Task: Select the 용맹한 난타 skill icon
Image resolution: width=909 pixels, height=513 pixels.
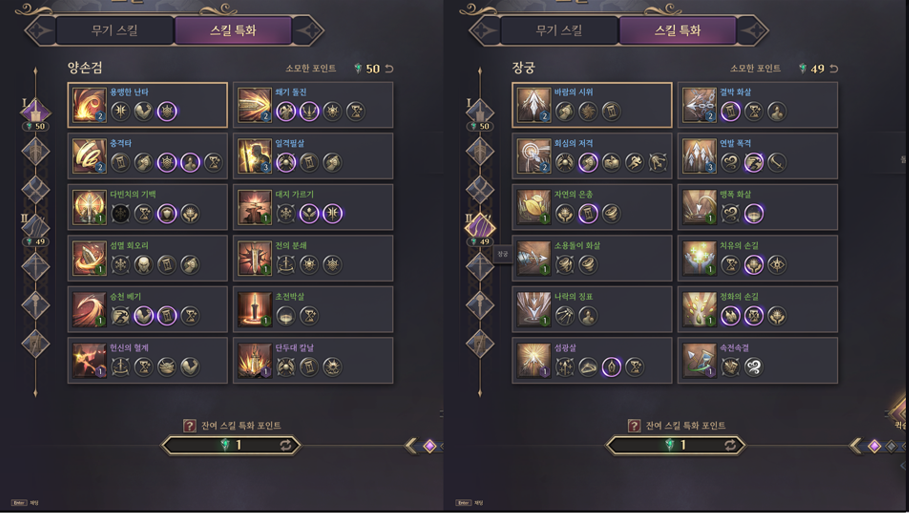Action: pyautogui.click(x=89, y=105)
